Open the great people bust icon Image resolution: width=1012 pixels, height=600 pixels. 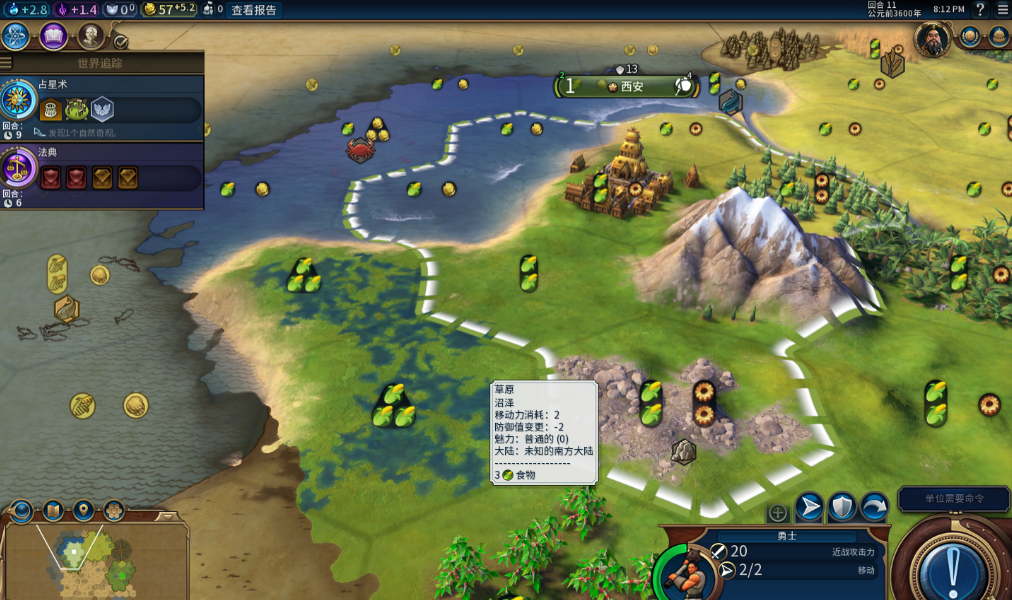[90, 37]
